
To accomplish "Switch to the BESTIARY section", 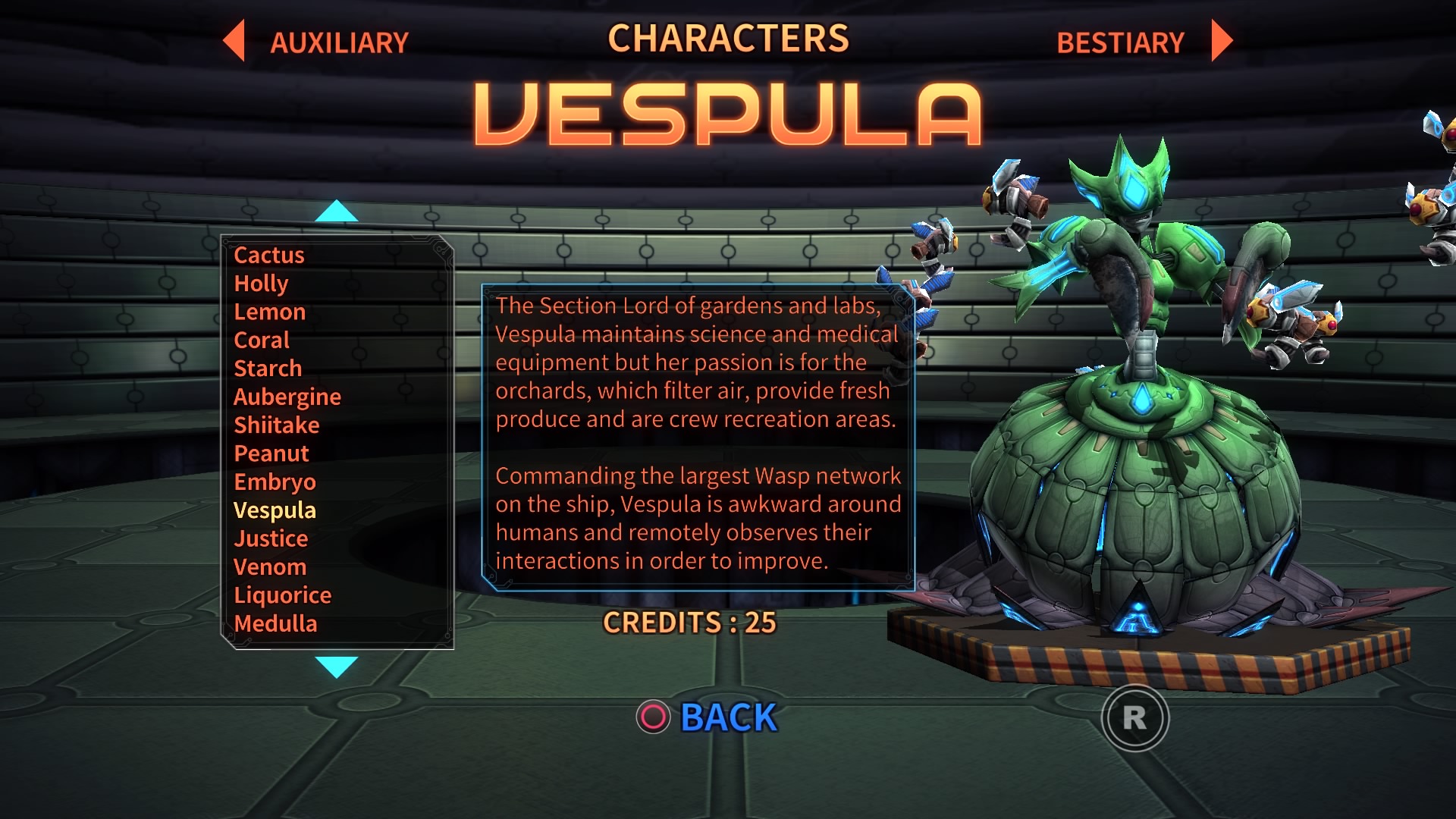I will pyautogui.click(x=1120, y=41).
